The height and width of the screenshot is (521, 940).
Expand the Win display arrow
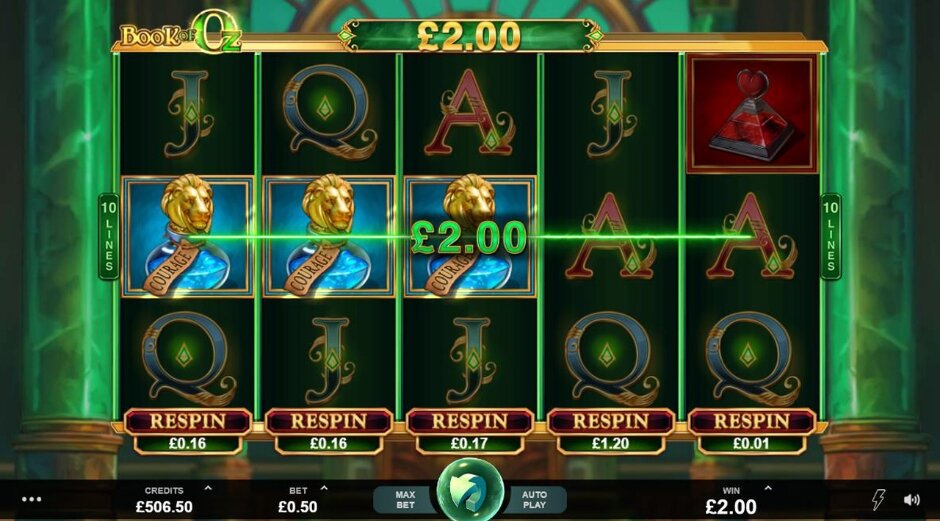click(767, 489)
